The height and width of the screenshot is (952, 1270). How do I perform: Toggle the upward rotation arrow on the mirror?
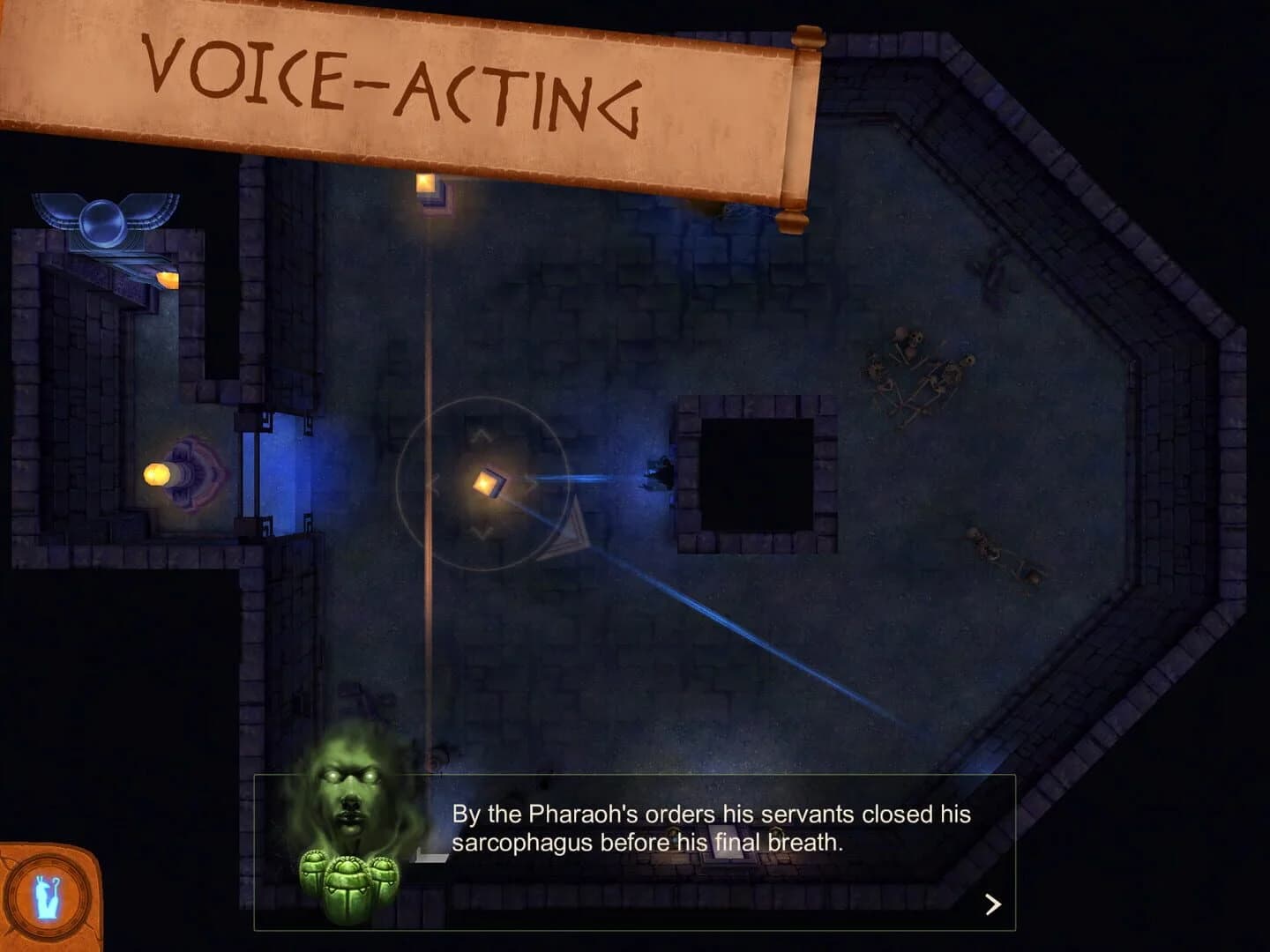point(482,435)
